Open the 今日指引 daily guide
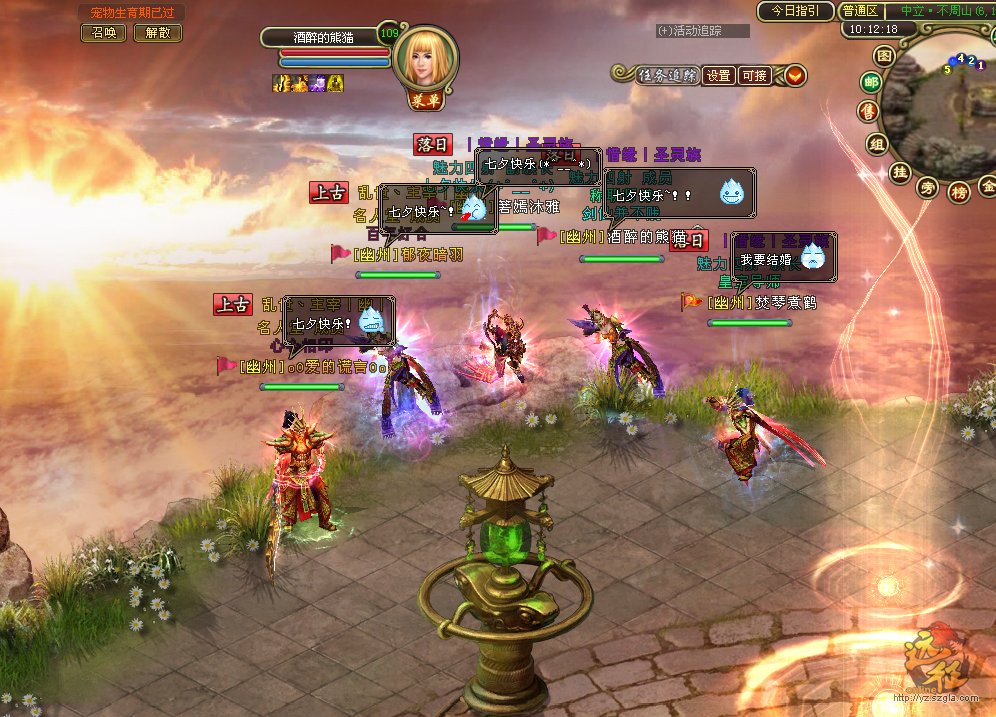 click(x=795, y=11)
